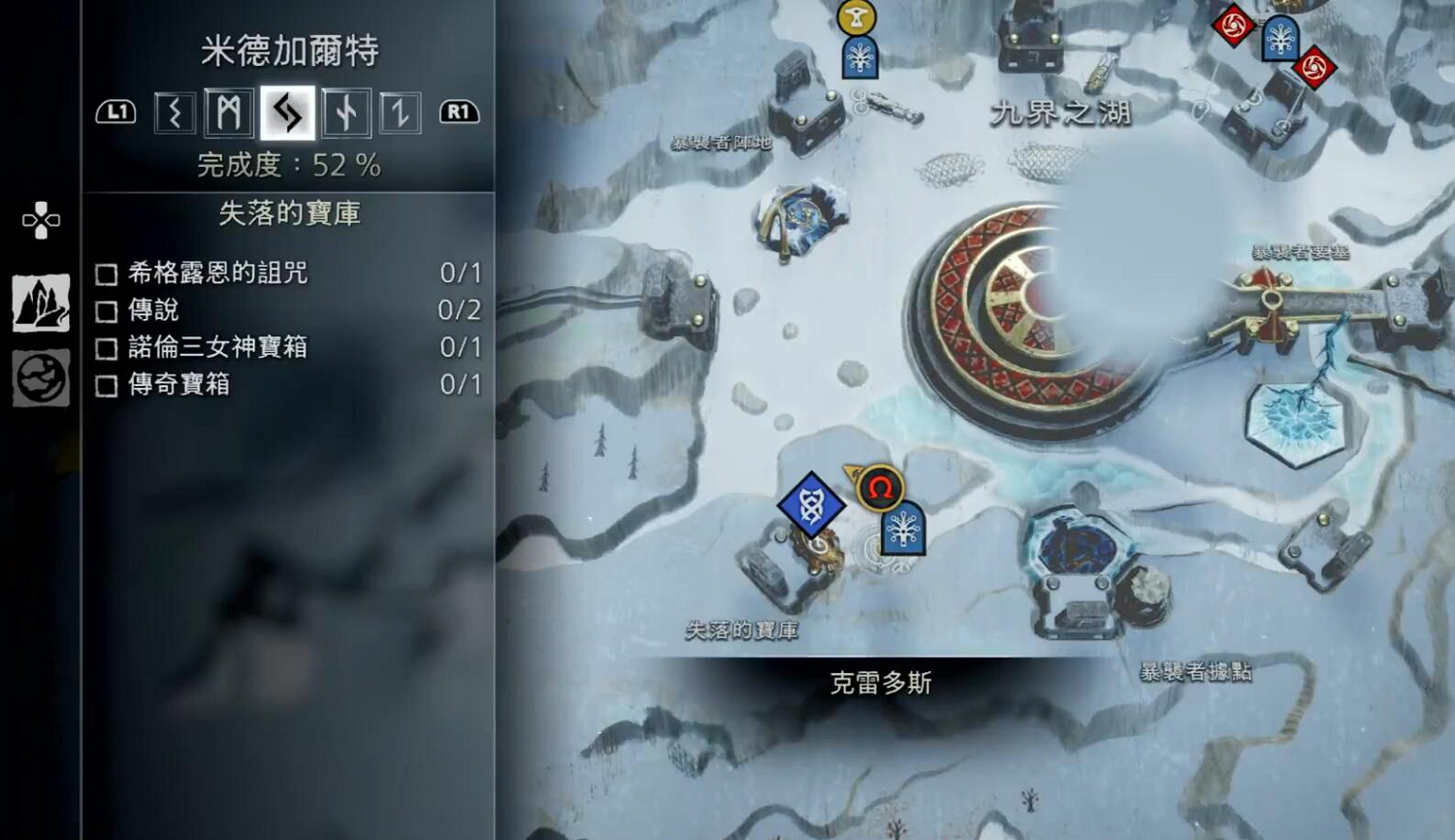Image resolution: width=1455 pixels, height=840 pixels.
Task: Switch to the second rune tab
Action: [x=230, y=112]
